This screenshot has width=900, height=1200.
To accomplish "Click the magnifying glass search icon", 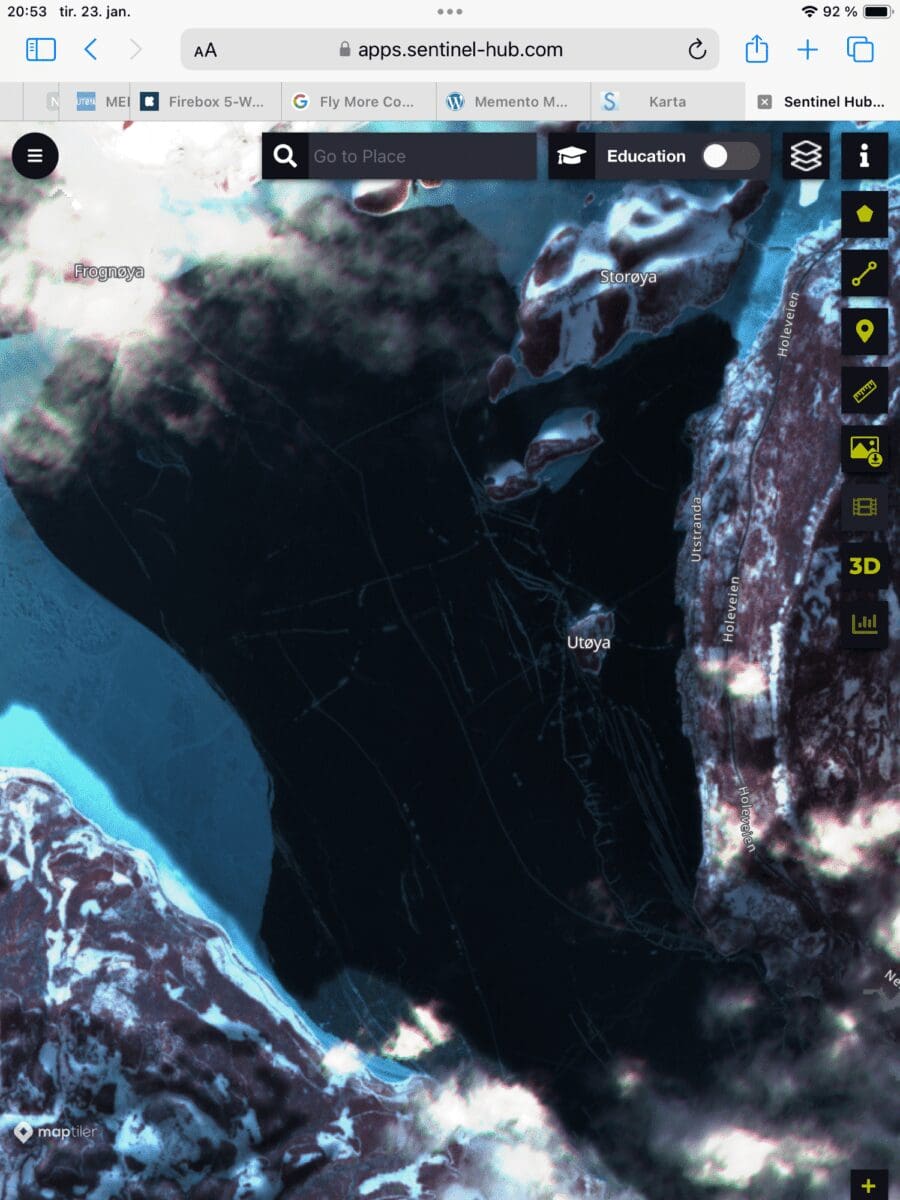I will [285, 156].
